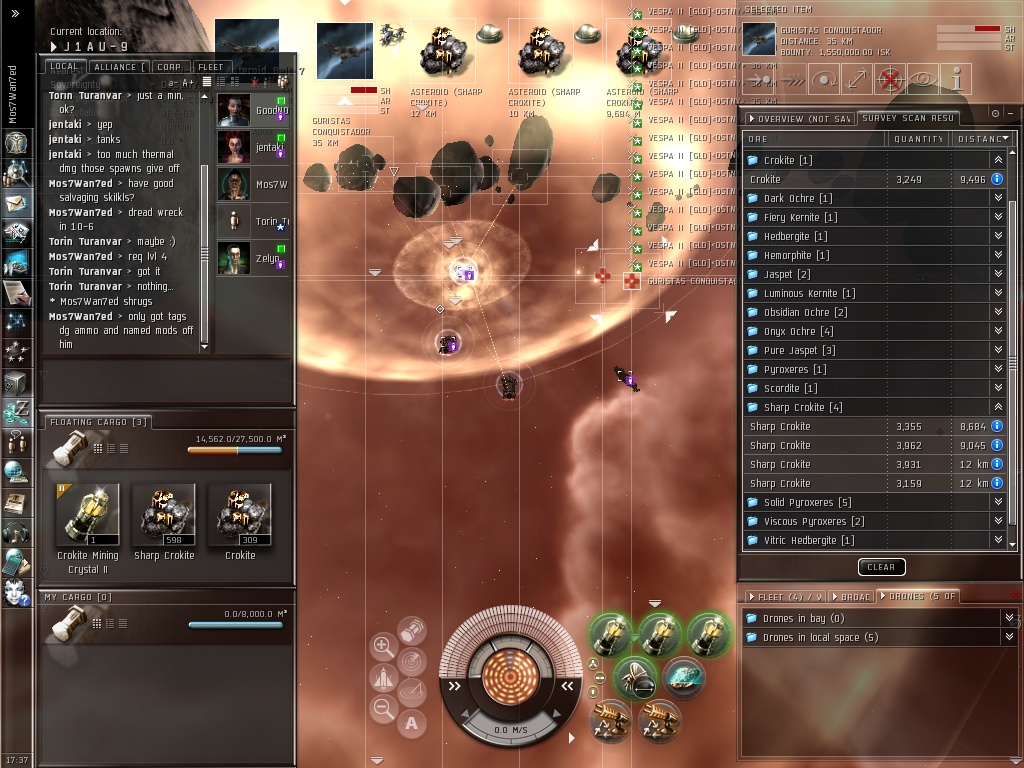Select Crokite Mining Crystal II in floating cargo
The image size is (1024, 768).
[87, 516]
